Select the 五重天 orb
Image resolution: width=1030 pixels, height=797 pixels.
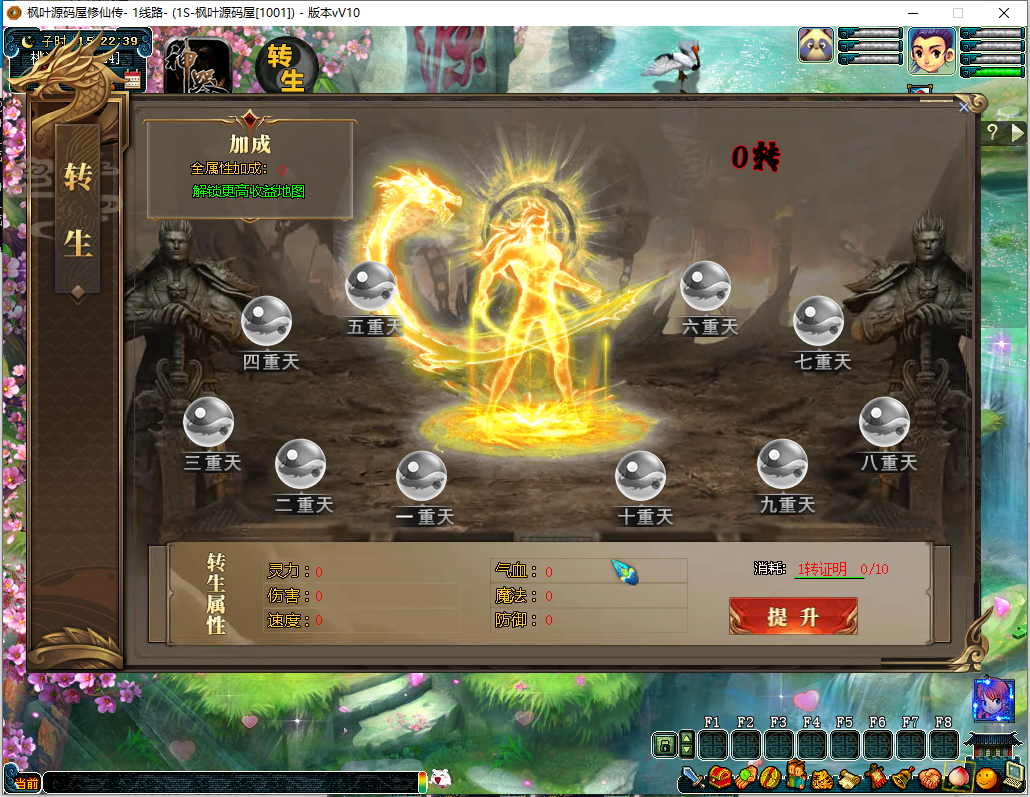(x=370, y=287)
